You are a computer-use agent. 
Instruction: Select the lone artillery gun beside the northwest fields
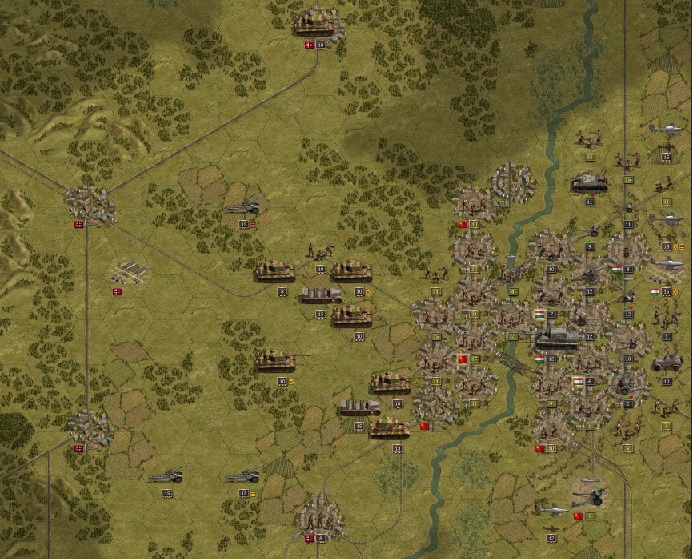(x=243, y=208)
